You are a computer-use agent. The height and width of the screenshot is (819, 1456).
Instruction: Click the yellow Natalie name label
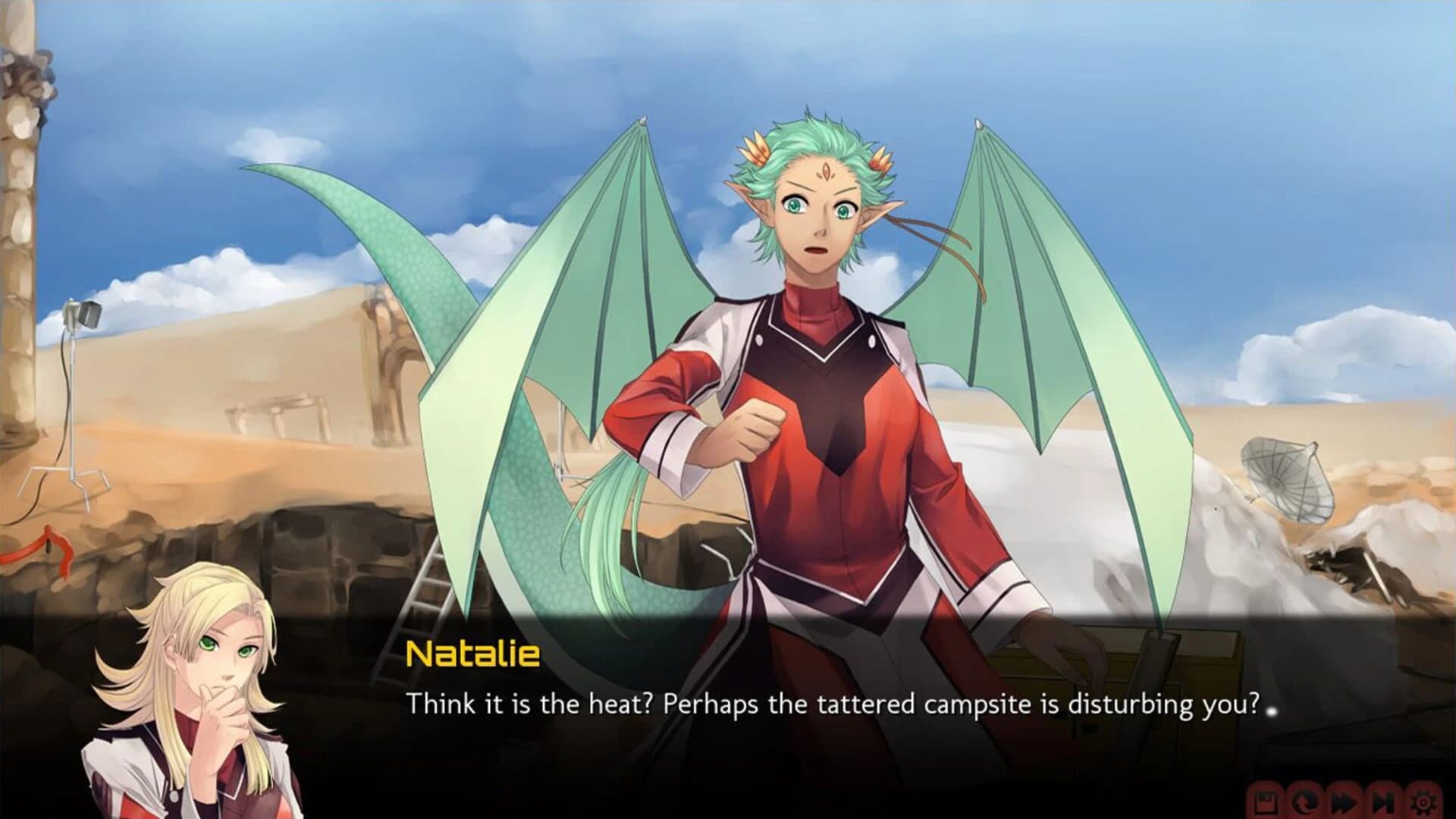pyautogui.click(x=472, y=657)
